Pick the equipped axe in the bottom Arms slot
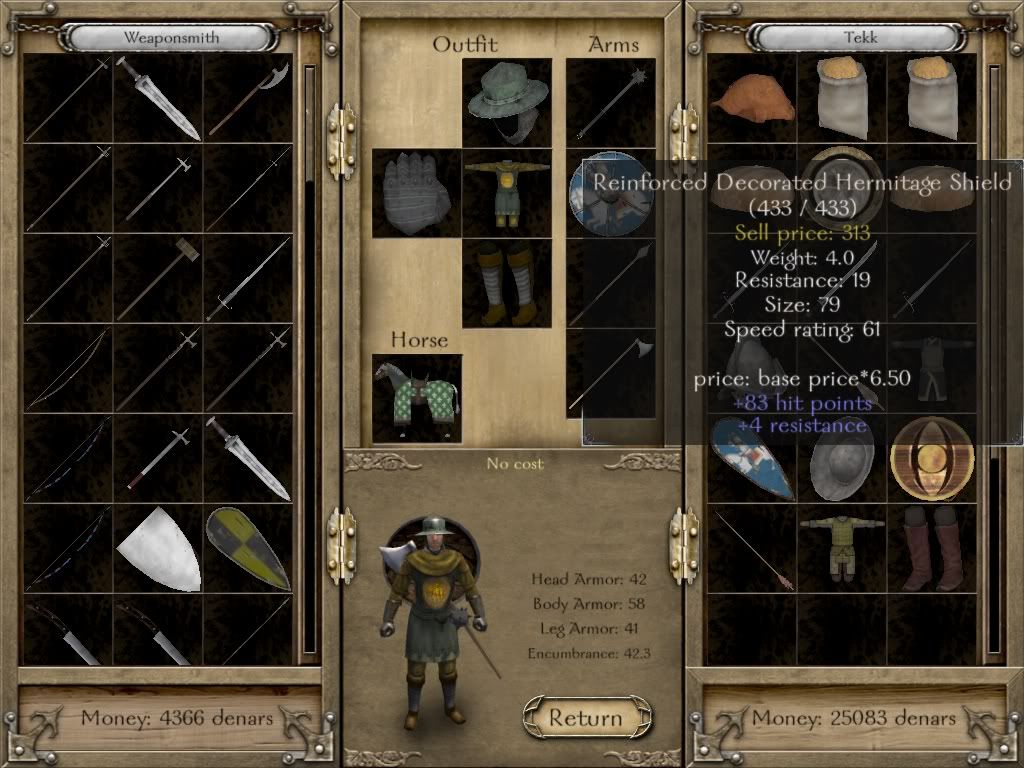This screenshot has height=768, width=1024. click(610, 373)
